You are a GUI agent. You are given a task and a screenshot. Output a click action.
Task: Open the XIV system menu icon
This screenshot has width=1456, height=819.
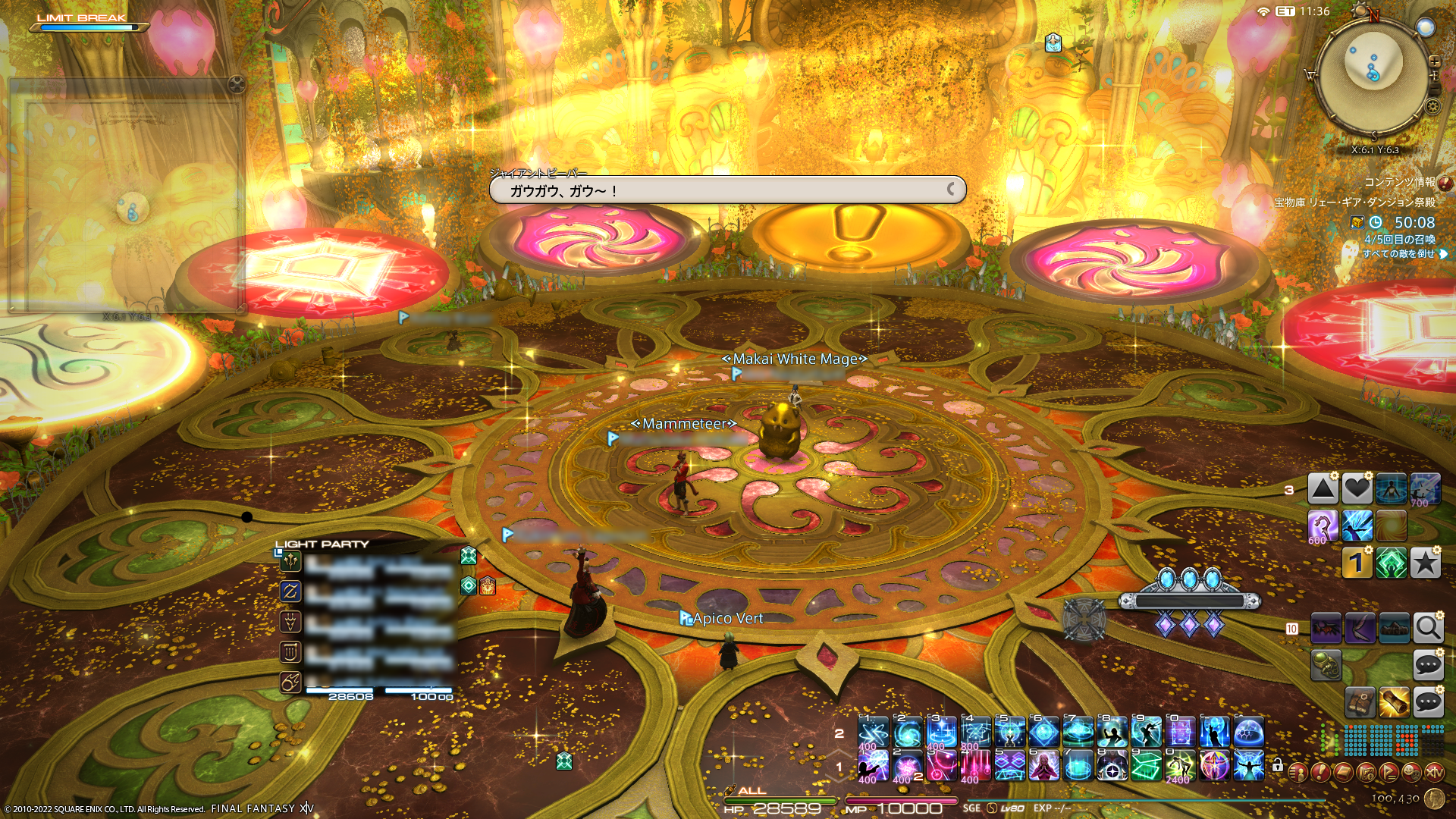point(1434,772)
